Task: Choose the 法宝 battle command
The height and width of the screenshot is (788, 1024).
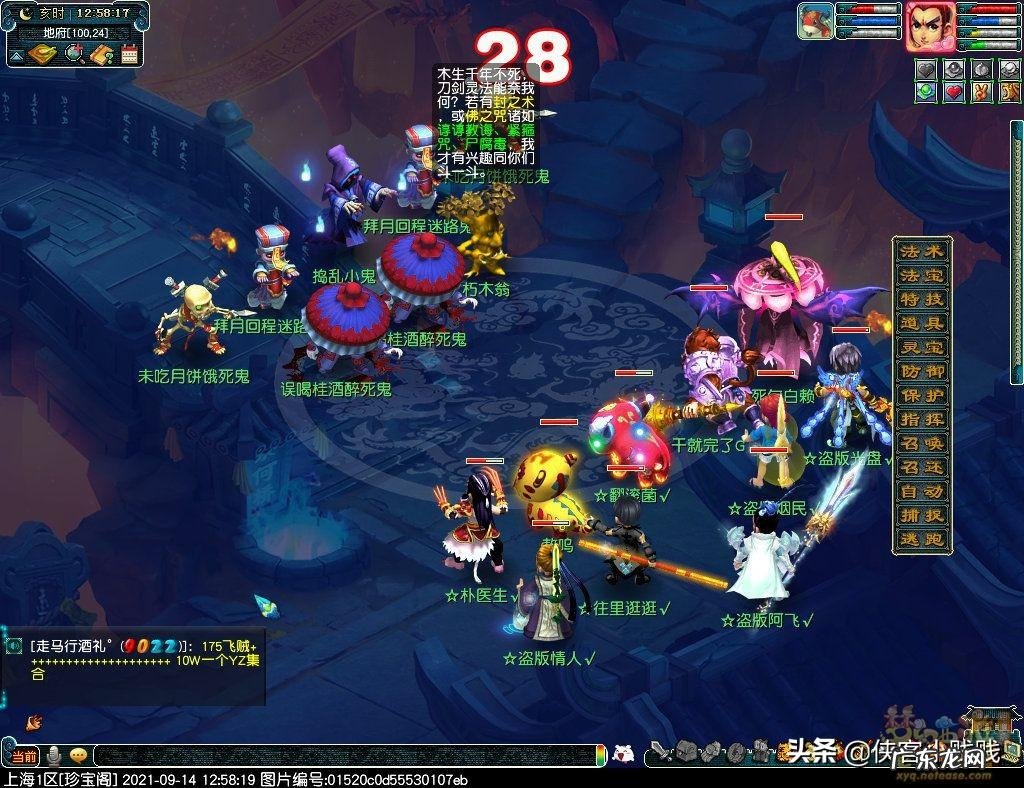Action: (x=921, y=276)
